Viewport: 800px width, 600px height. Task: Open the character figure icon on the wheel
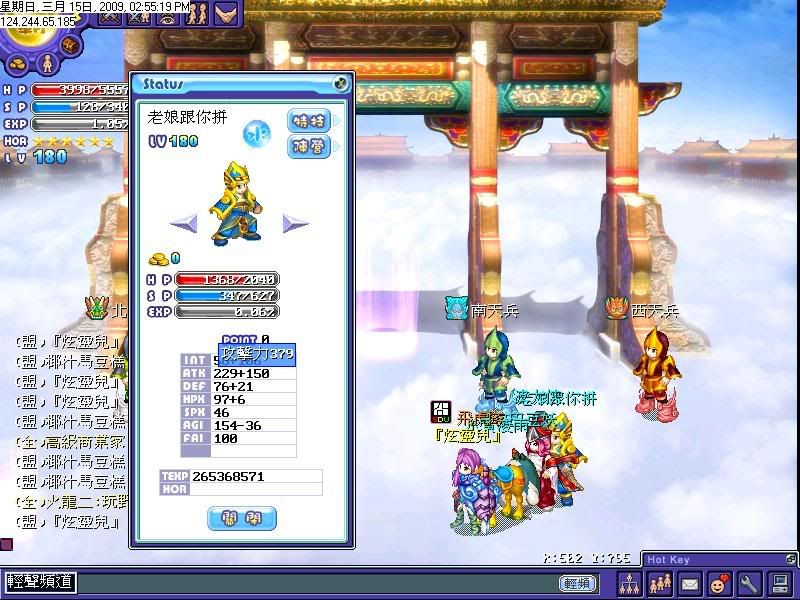(46, 64)
